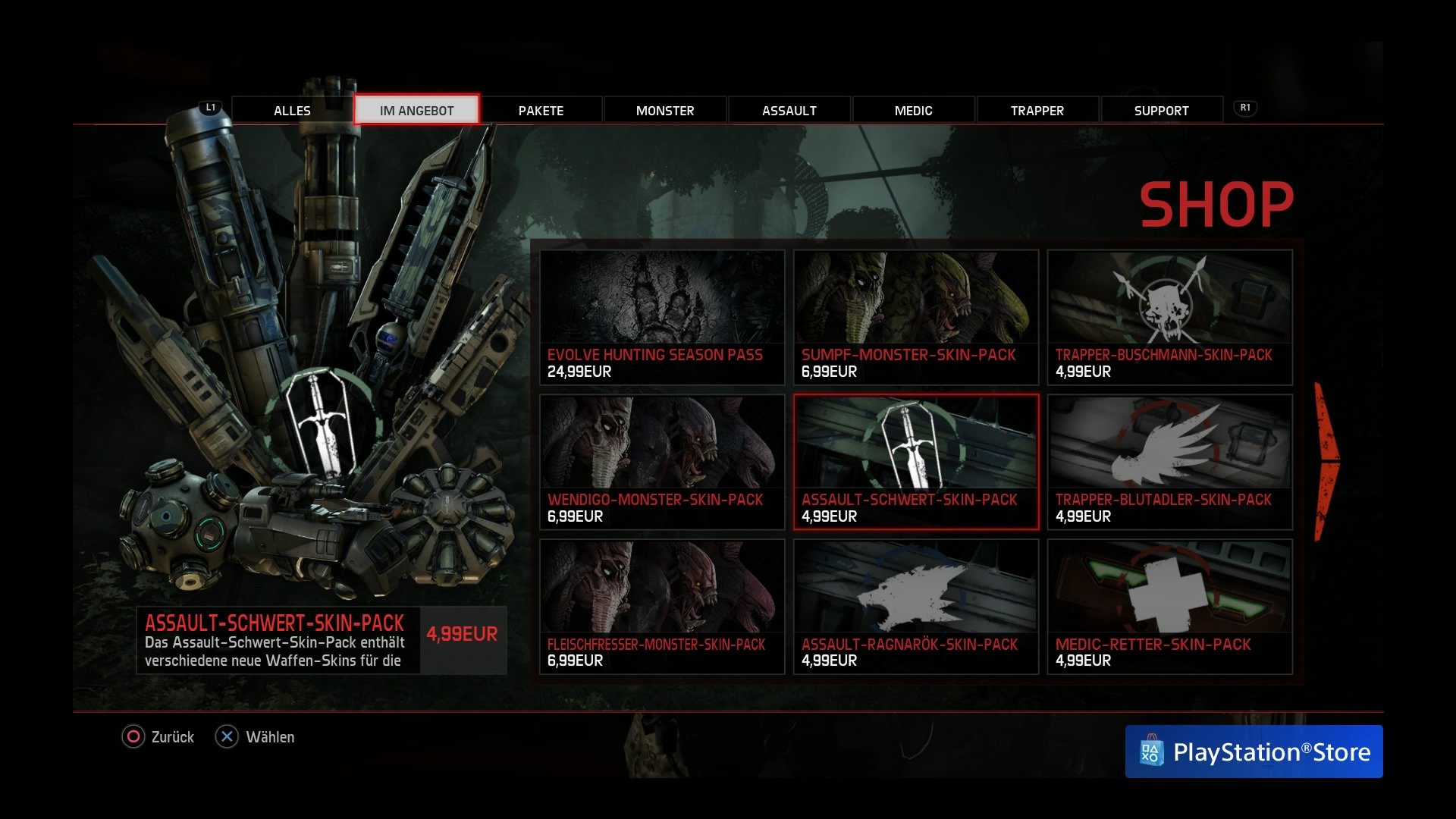Click the X Wählen button icon
This screenshot has height=819, width=1456.
(226, 736)
